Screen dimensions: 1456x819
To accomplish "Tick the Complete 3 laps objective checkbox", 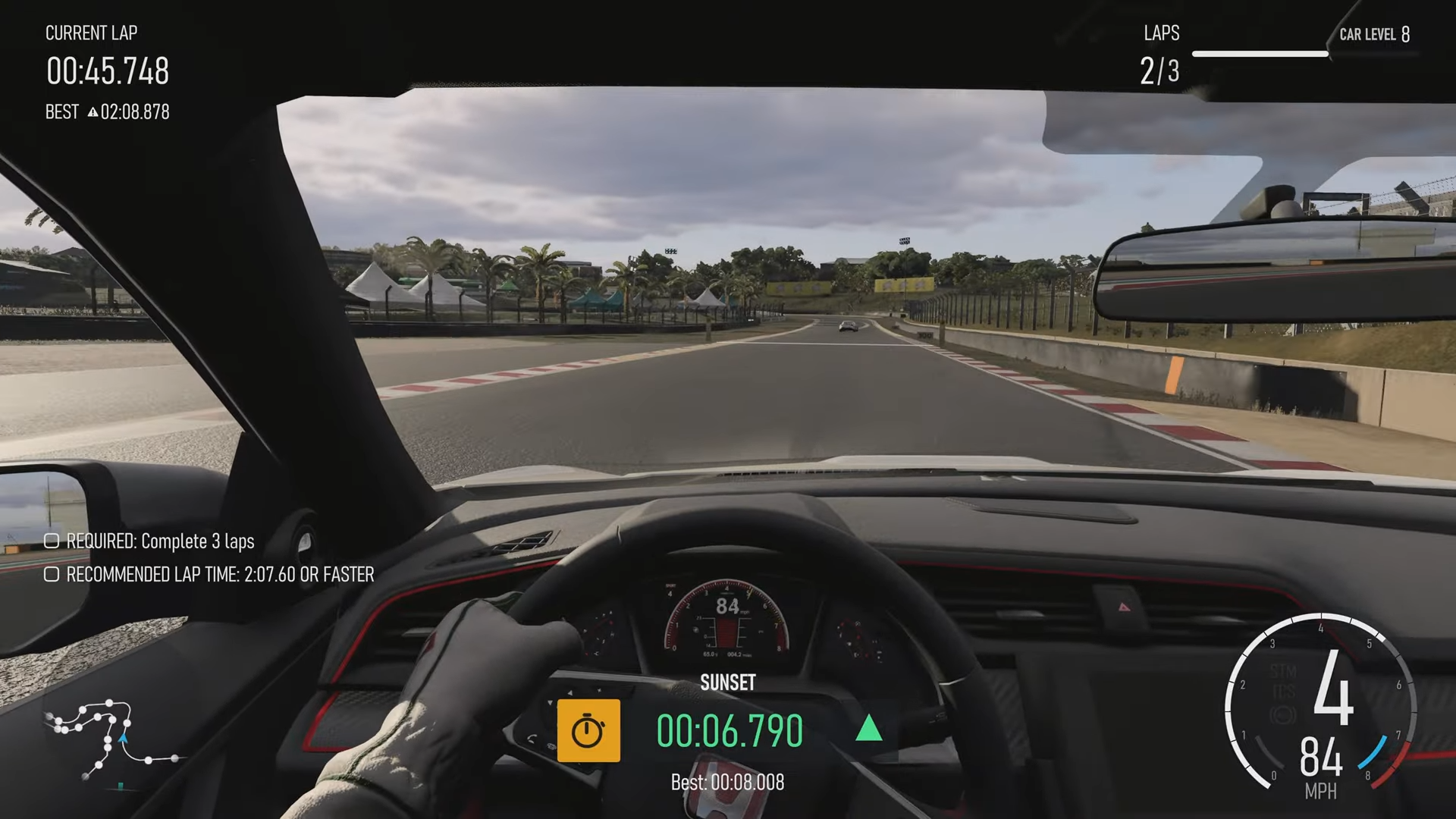I will coord(52,541).
